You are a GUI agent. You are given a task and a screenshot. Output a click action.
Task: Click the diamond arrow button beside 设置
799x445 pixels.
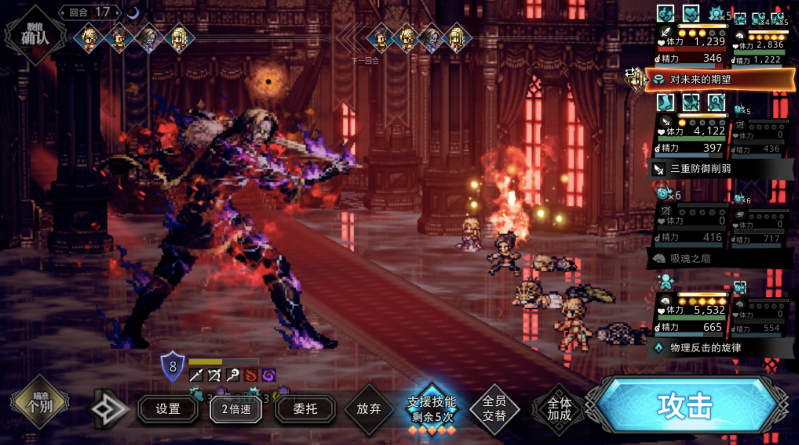[109, 408]
